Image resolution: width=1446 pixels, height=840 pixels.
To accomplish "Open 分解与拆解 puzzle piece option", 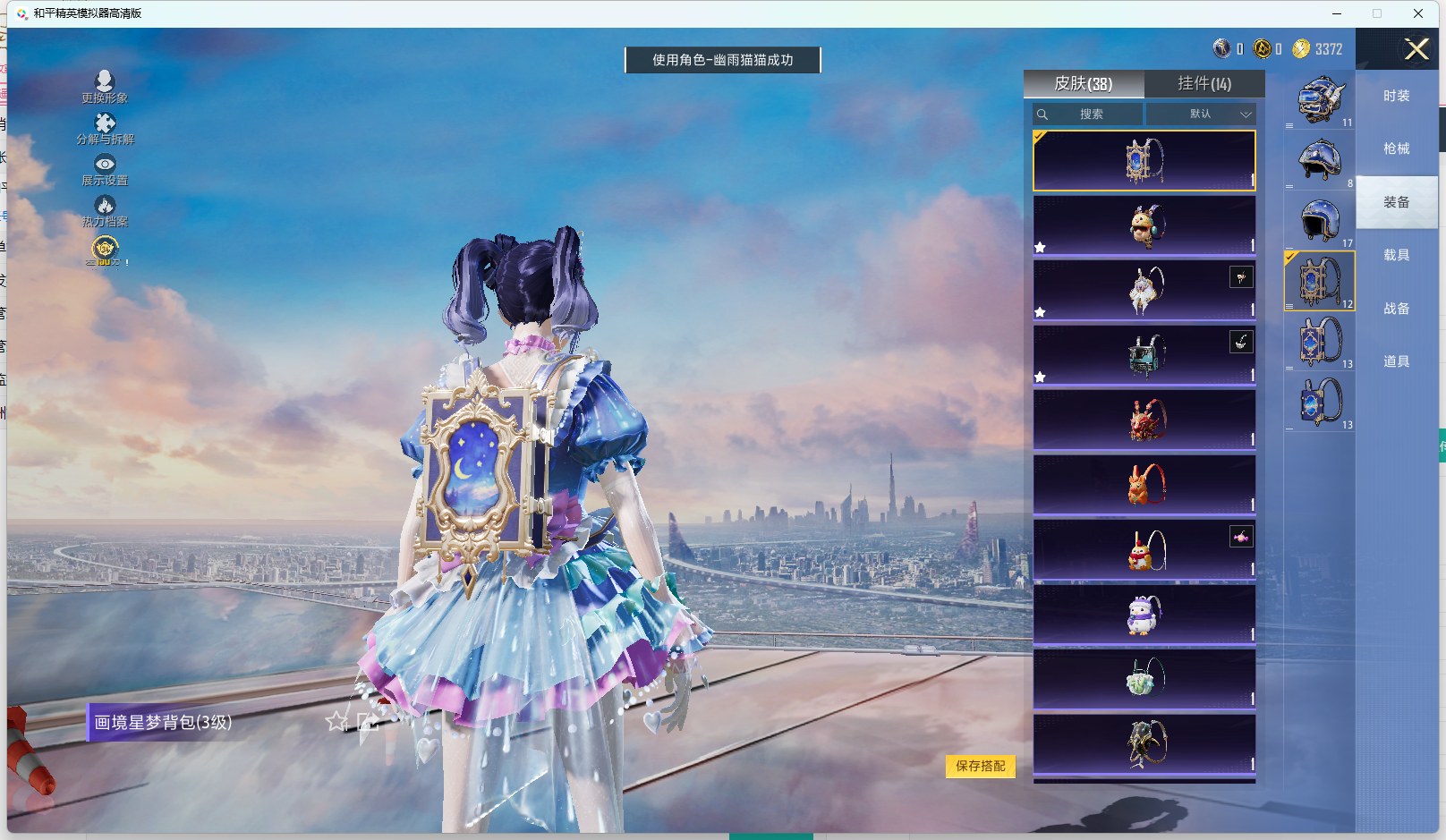I will (x=105, y=128).
